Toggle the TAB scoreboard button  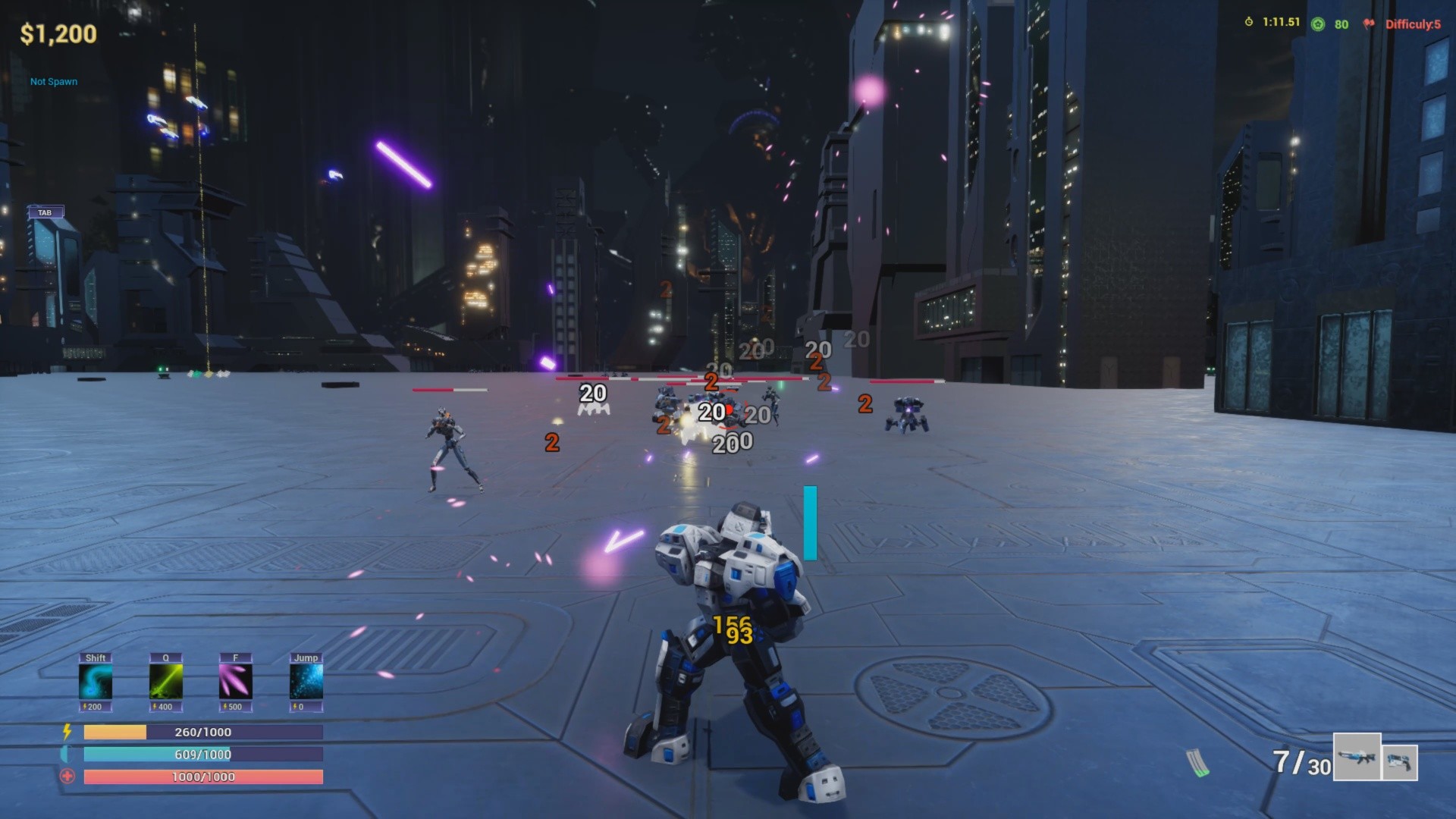pyautogui.click(x=45, y=212)
